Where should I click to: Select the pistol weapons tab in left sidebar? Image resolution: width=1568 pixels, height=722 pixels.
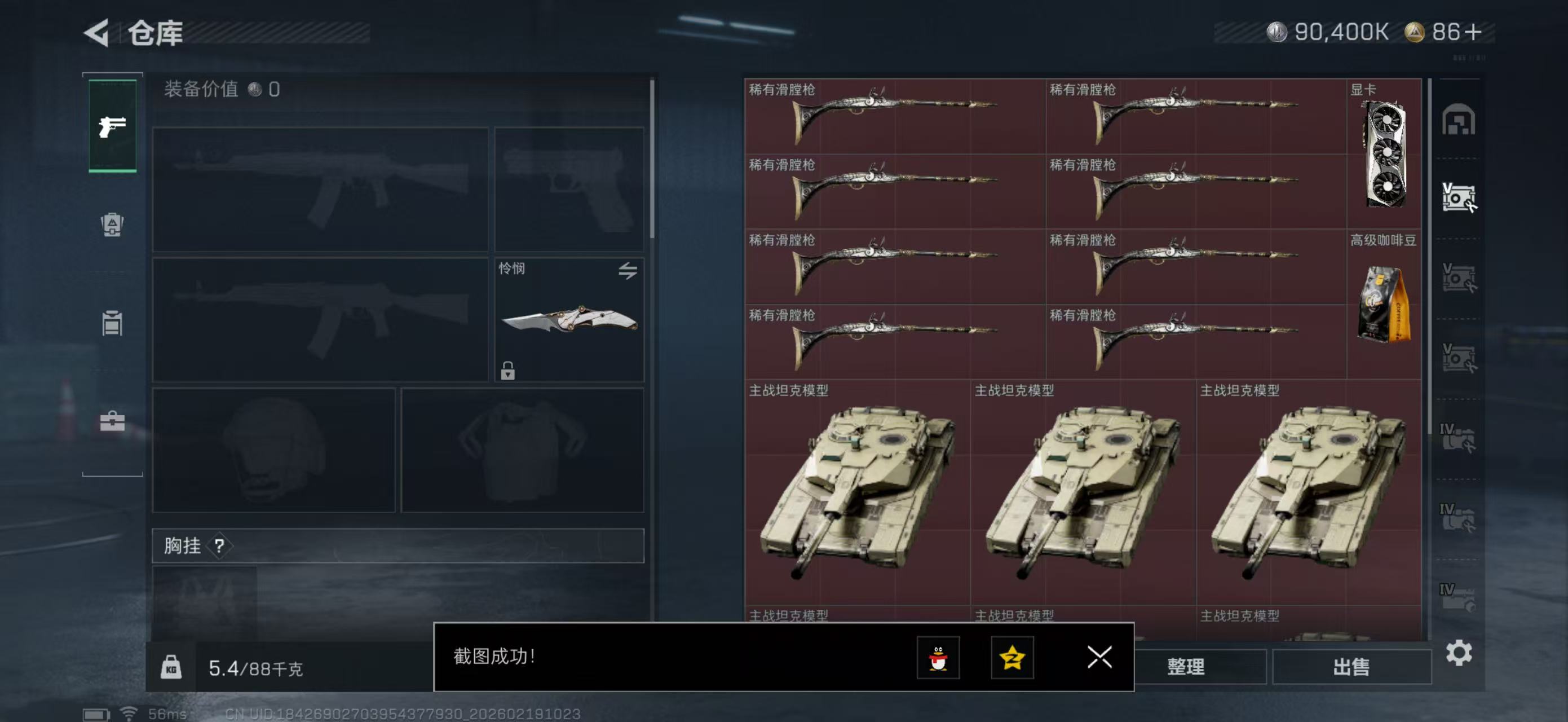(113, 125)
